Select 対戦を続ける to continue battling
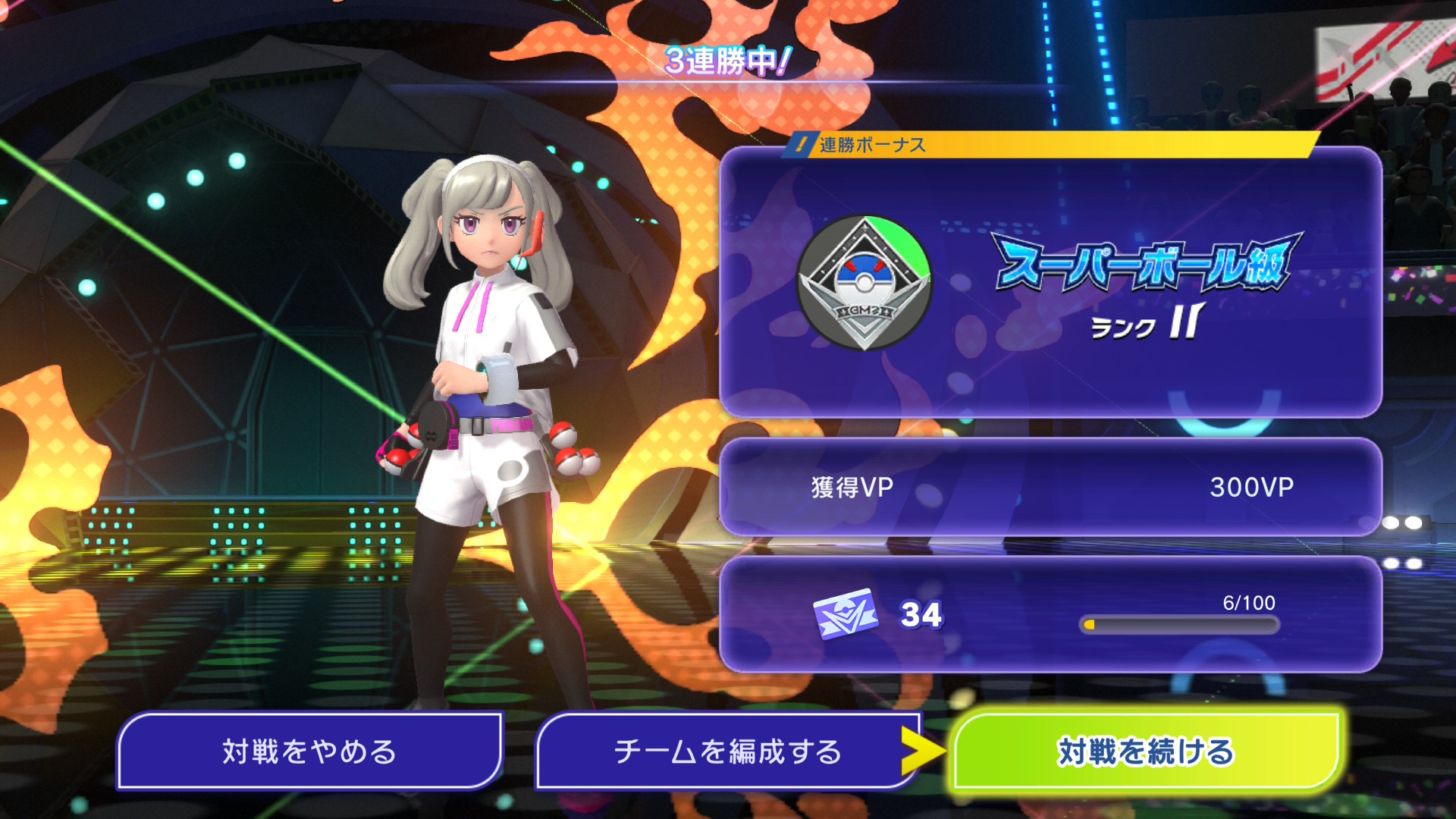The image size is (1456, 819). click(x=1145, y=752)
